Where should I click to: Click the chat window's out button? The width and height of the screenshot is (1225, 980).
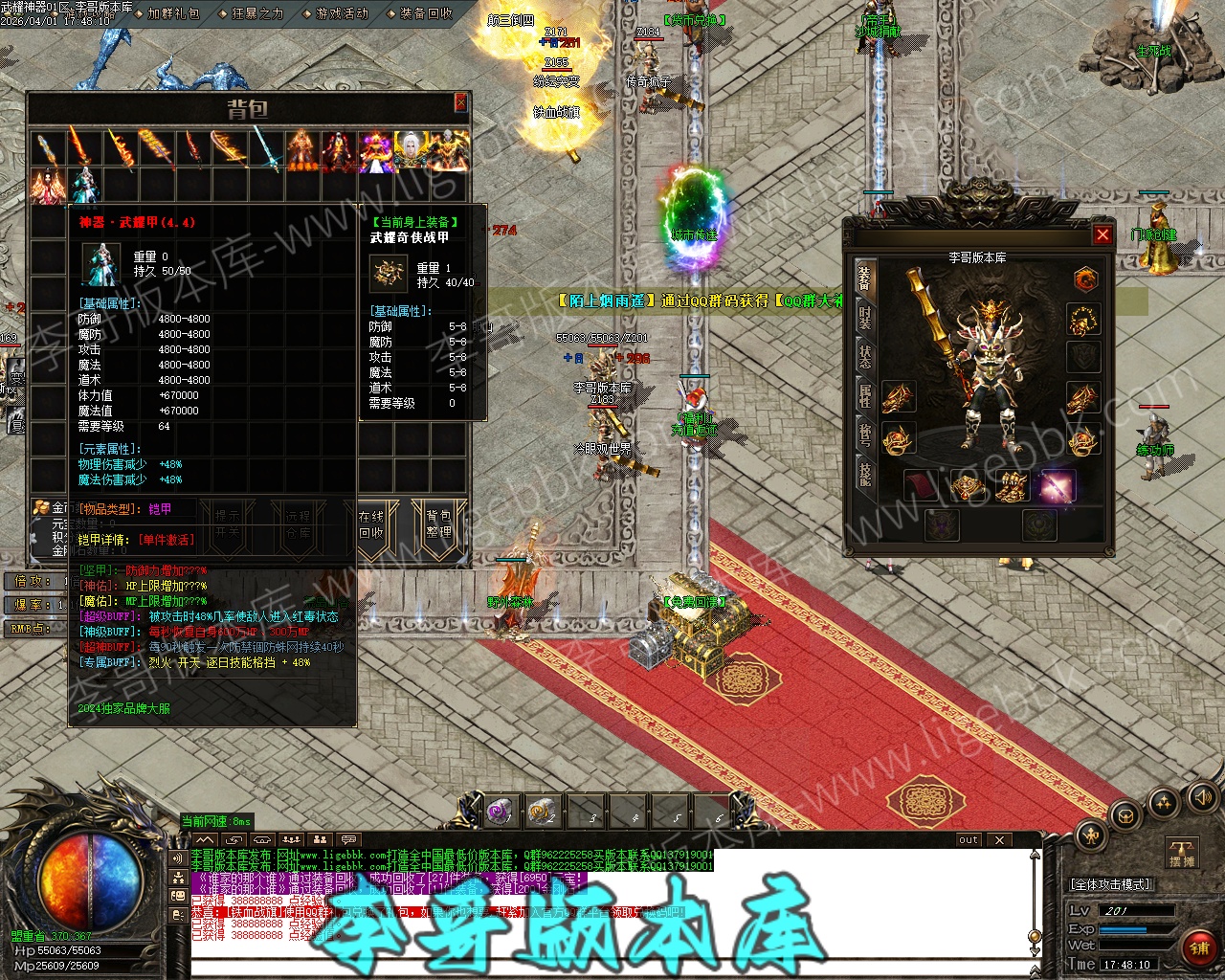[969, 839]
